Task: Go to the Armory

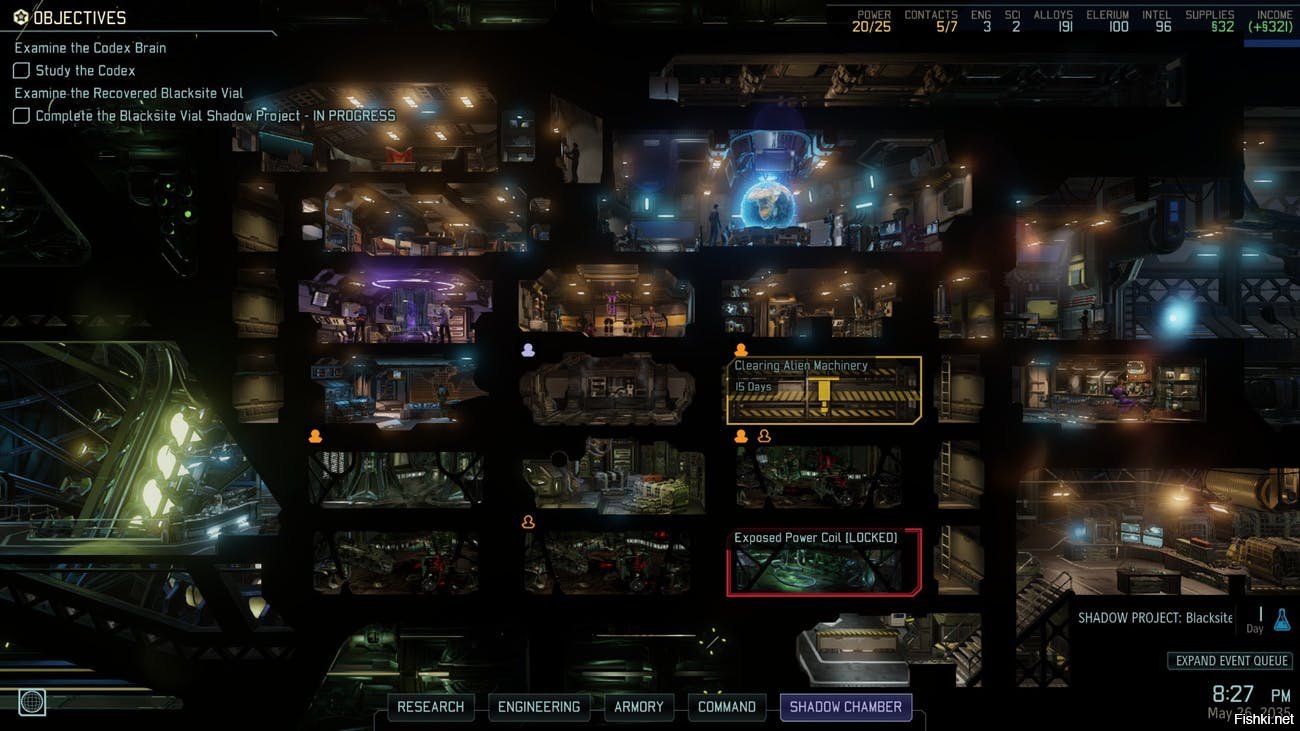Action: (x=639, y=707)
